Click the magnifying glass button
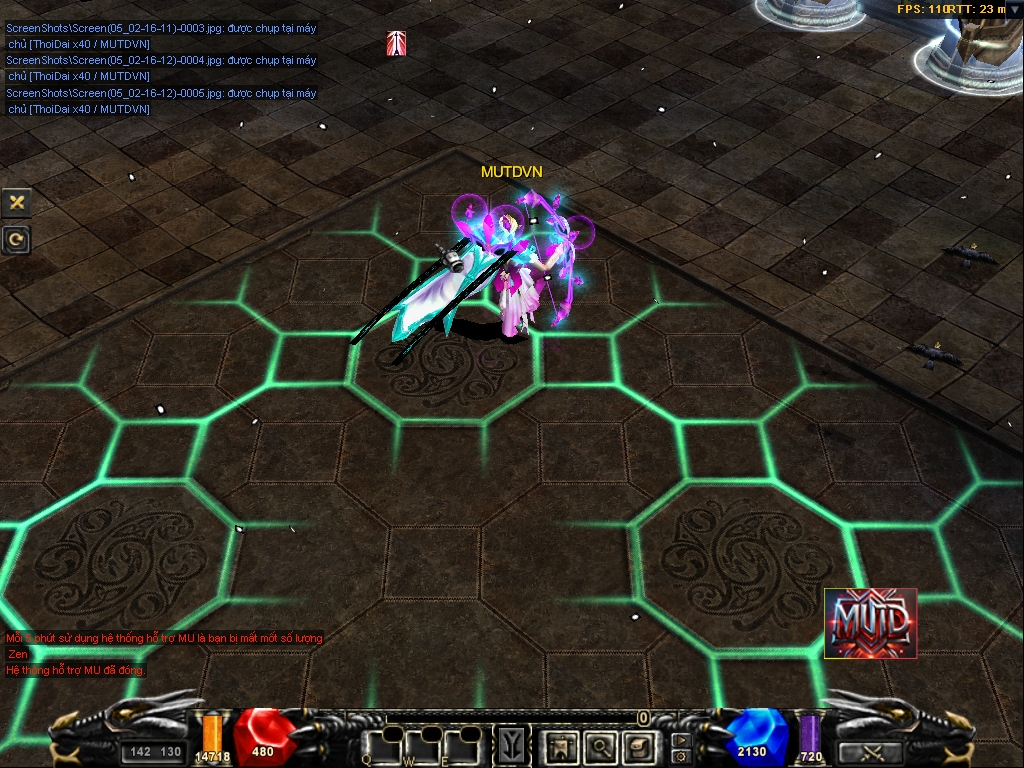This screenshot has width=1024, height=768. [600, 745]
